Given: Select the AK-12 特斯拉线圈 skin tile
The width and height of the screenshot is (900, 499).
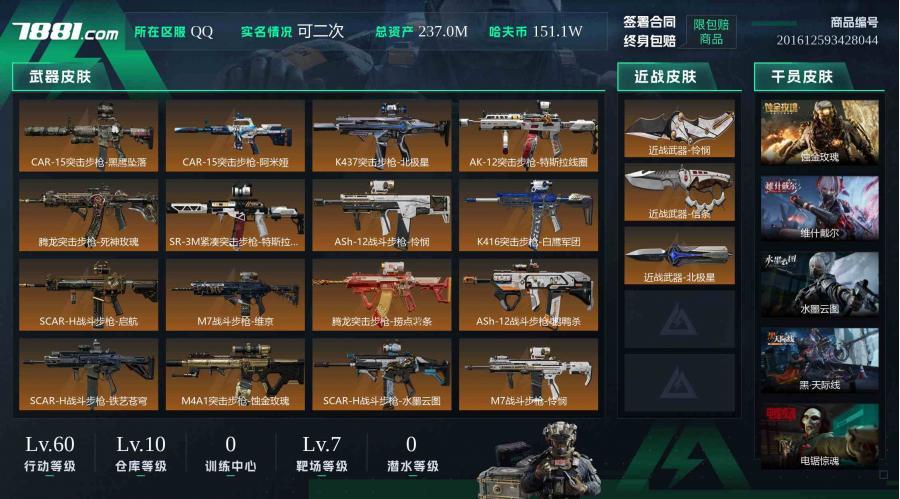Looking at the screenshot, I should 528,135.
